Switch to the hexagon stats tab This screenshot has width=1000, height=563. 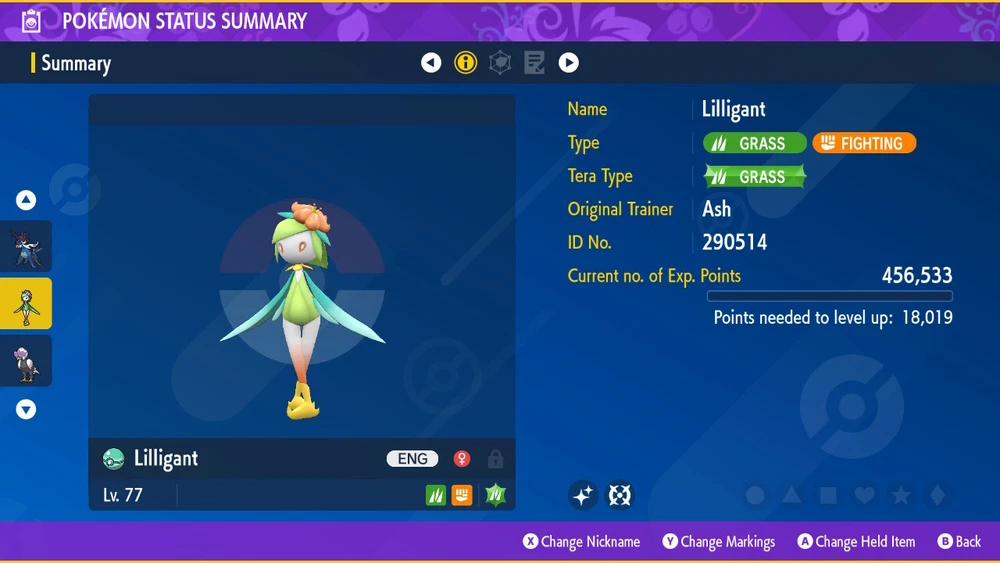[500, 63]
